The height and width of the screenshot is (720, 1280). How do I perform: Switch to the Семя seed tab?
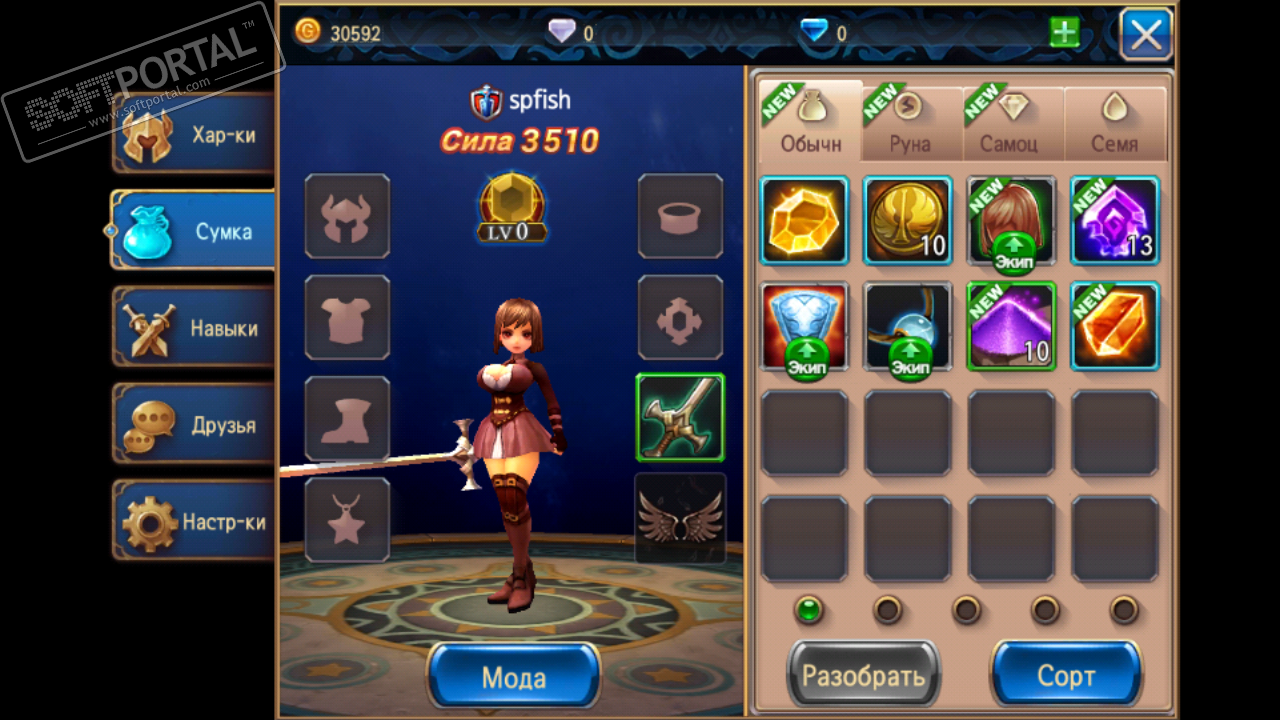point(1114,122)
